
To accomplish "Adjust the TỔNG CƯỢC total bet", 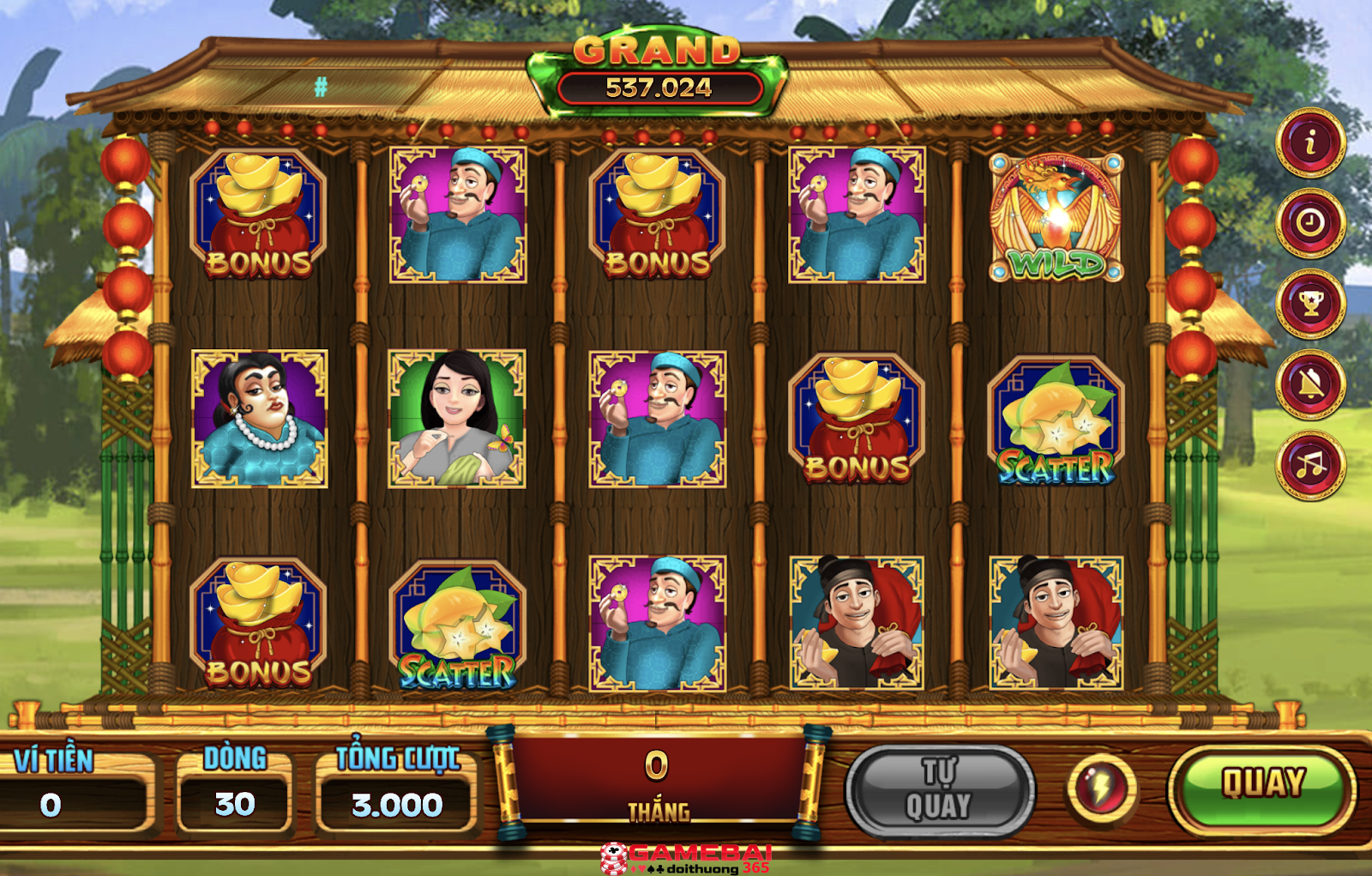I will [x=397, y=804].
